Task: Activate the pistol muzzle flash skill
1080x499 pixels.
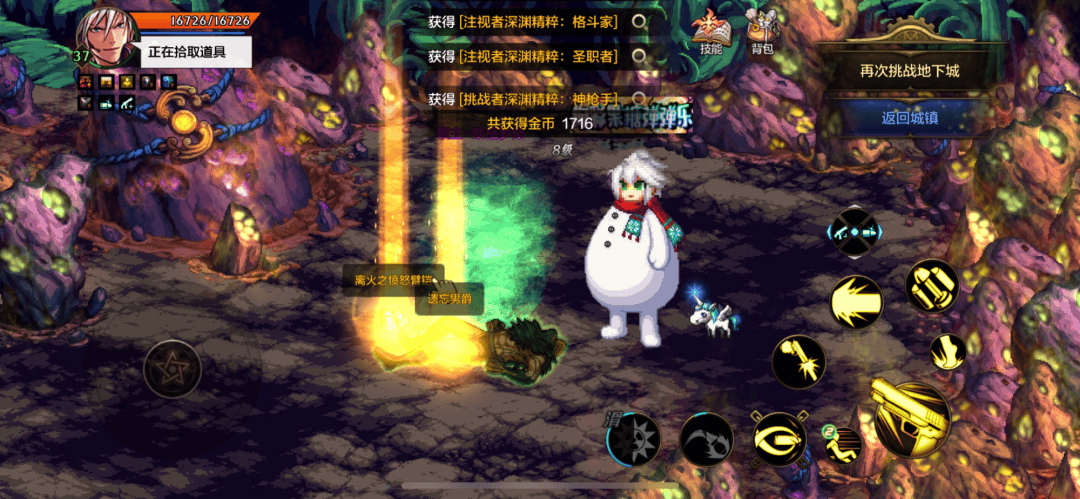Action: coord(798,361)
